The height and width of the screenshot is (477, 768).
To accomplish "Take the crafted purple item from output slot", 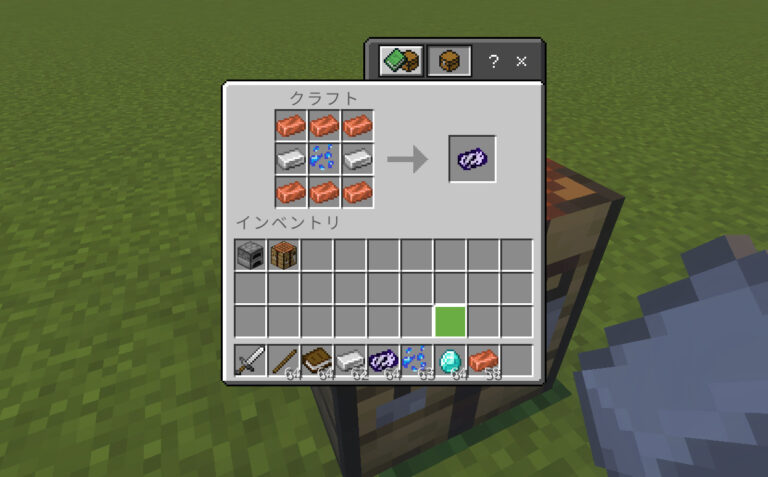I will (x=472, y=158).
